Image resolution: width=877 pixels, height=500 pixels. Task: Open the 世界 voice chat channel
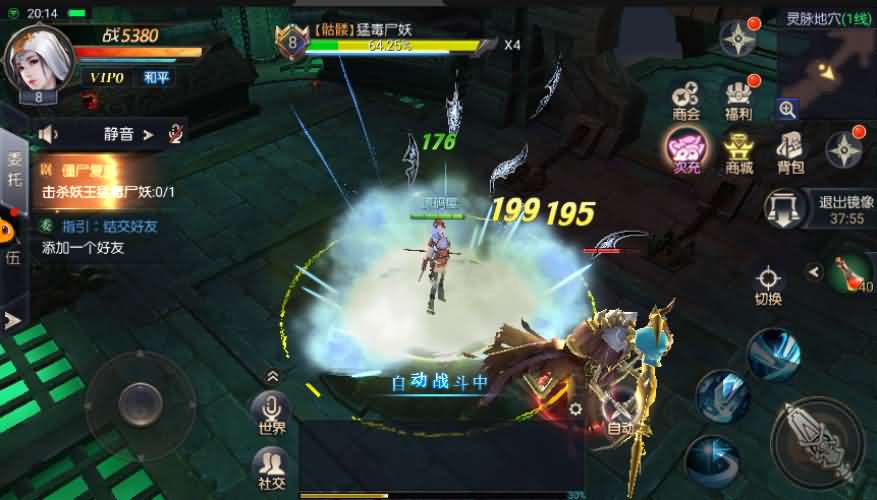(271, 411)
